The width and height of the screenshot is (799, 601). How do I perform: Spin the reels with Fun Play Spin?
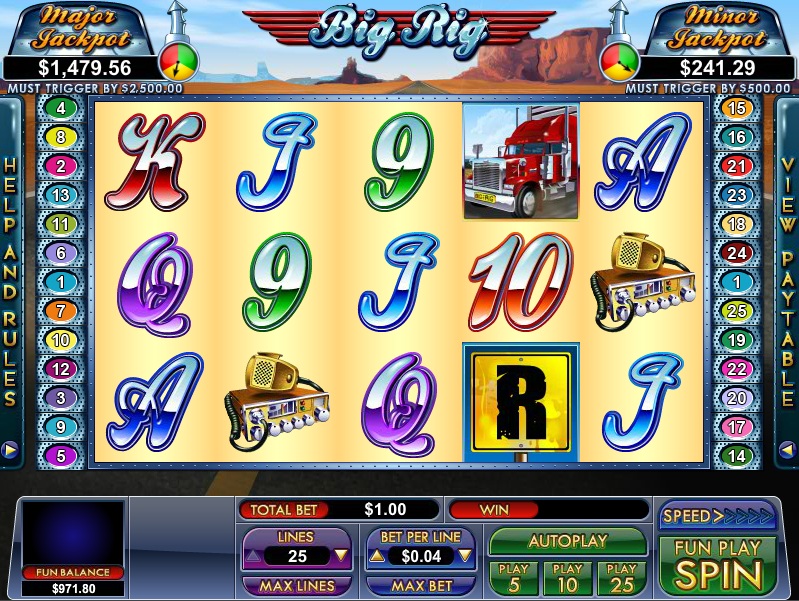click(x=717, y=565)
